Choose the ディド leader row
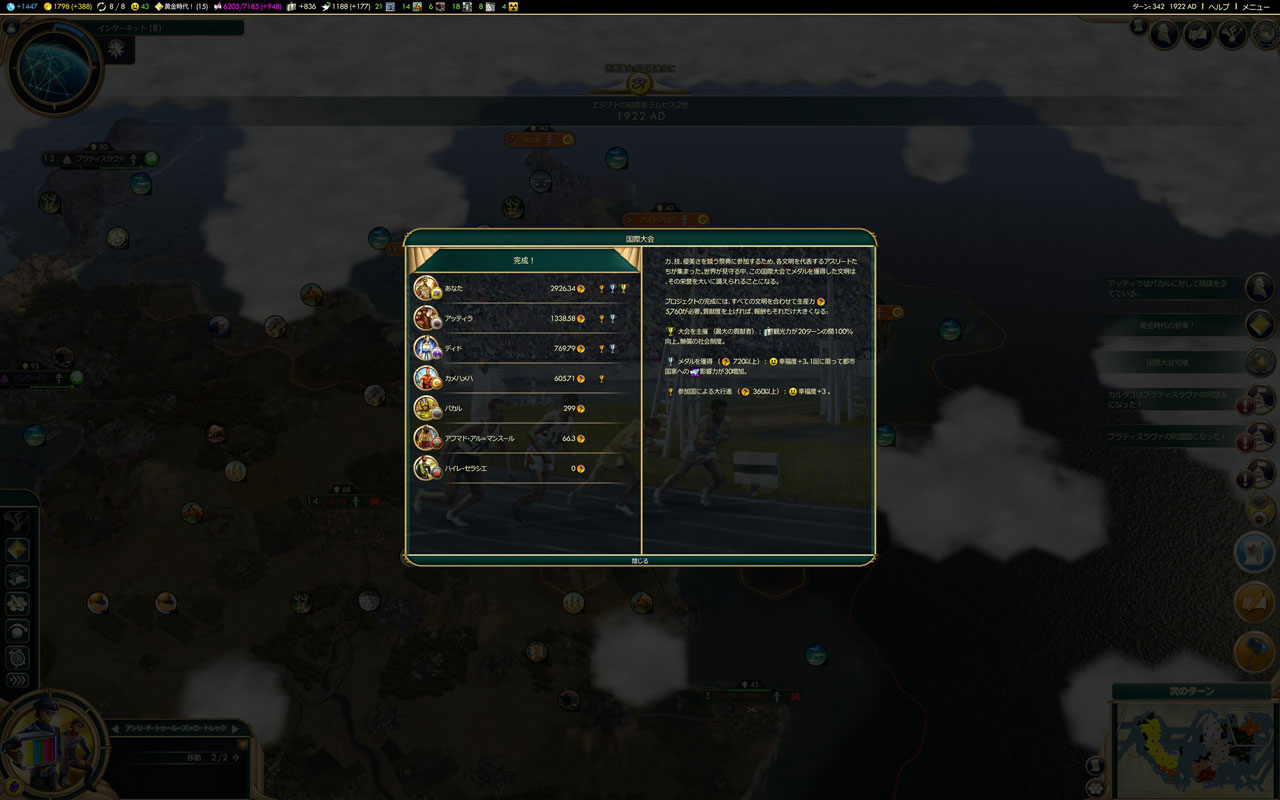 coord(523,348)
